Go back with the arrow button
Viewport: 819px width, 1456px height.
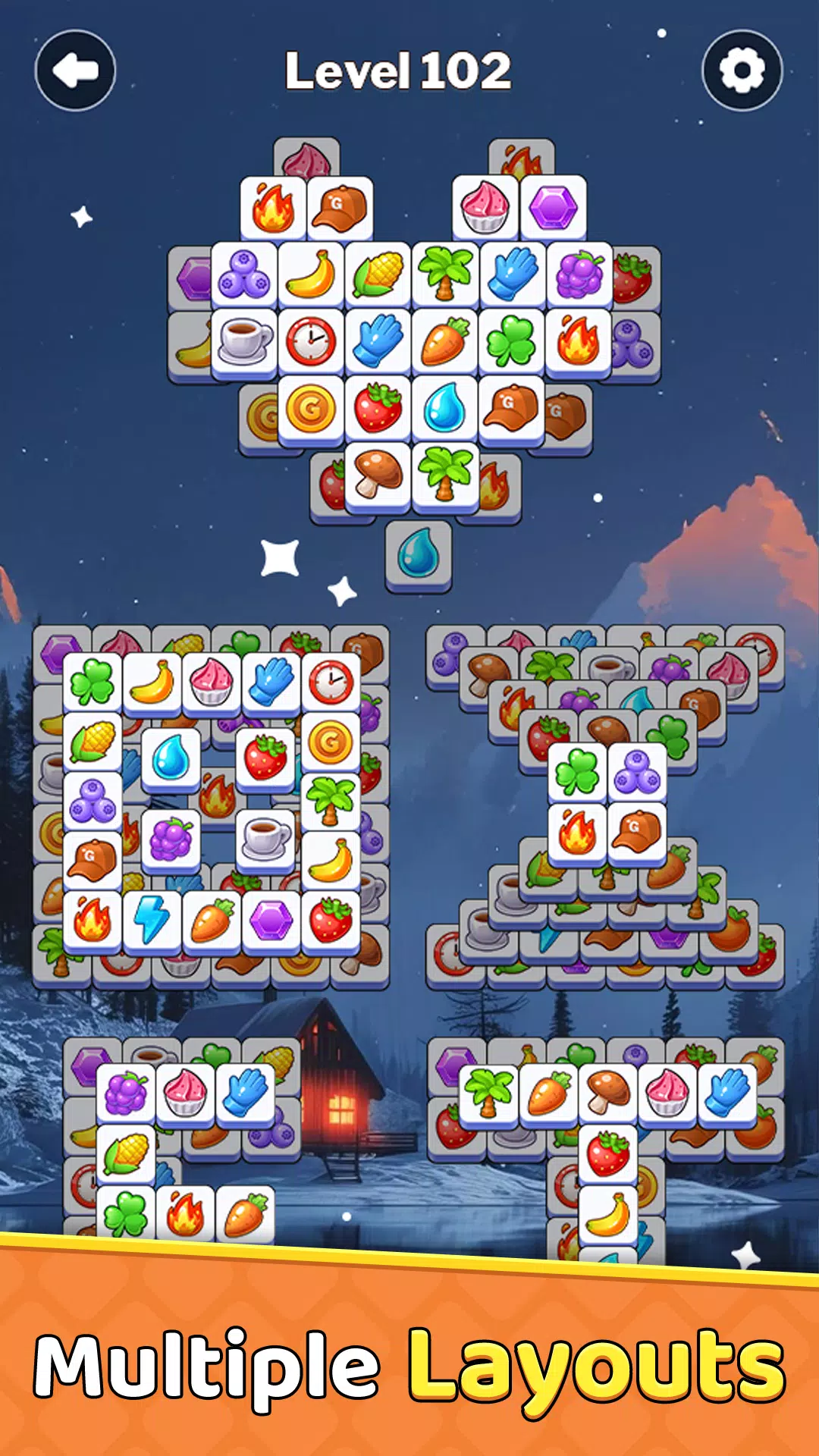[75, 71]
